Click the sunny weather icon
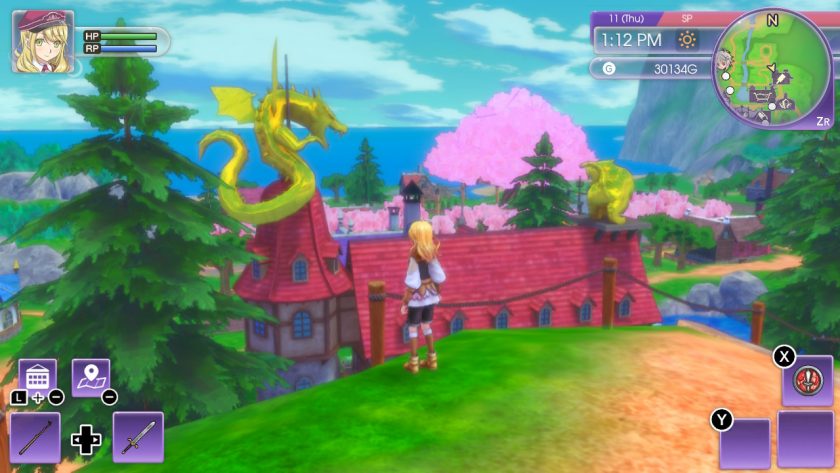The height and width of the screenshot is (473, 840). (687, 40)
